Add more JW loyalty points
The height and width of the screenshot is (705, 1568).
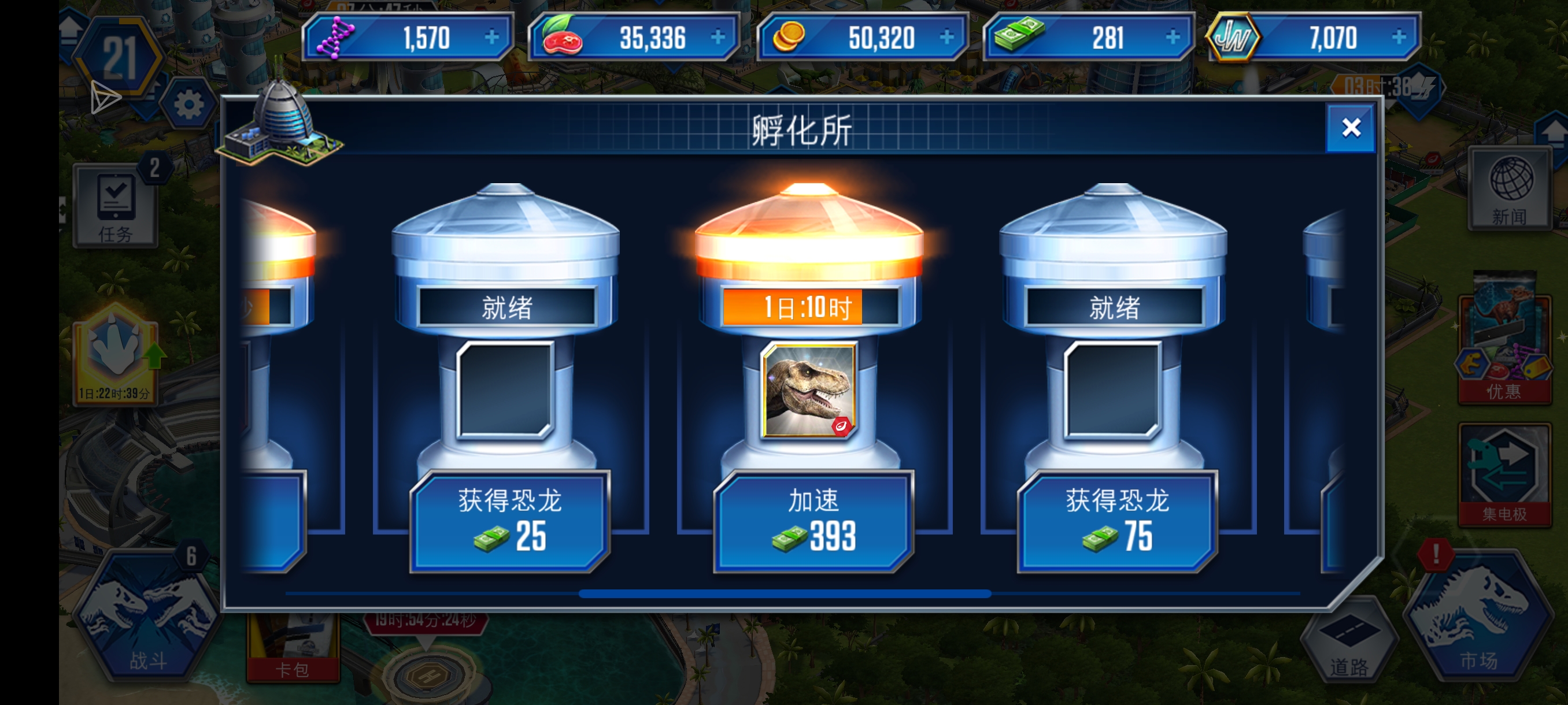pyautogui.click(x=1398, y=38)
